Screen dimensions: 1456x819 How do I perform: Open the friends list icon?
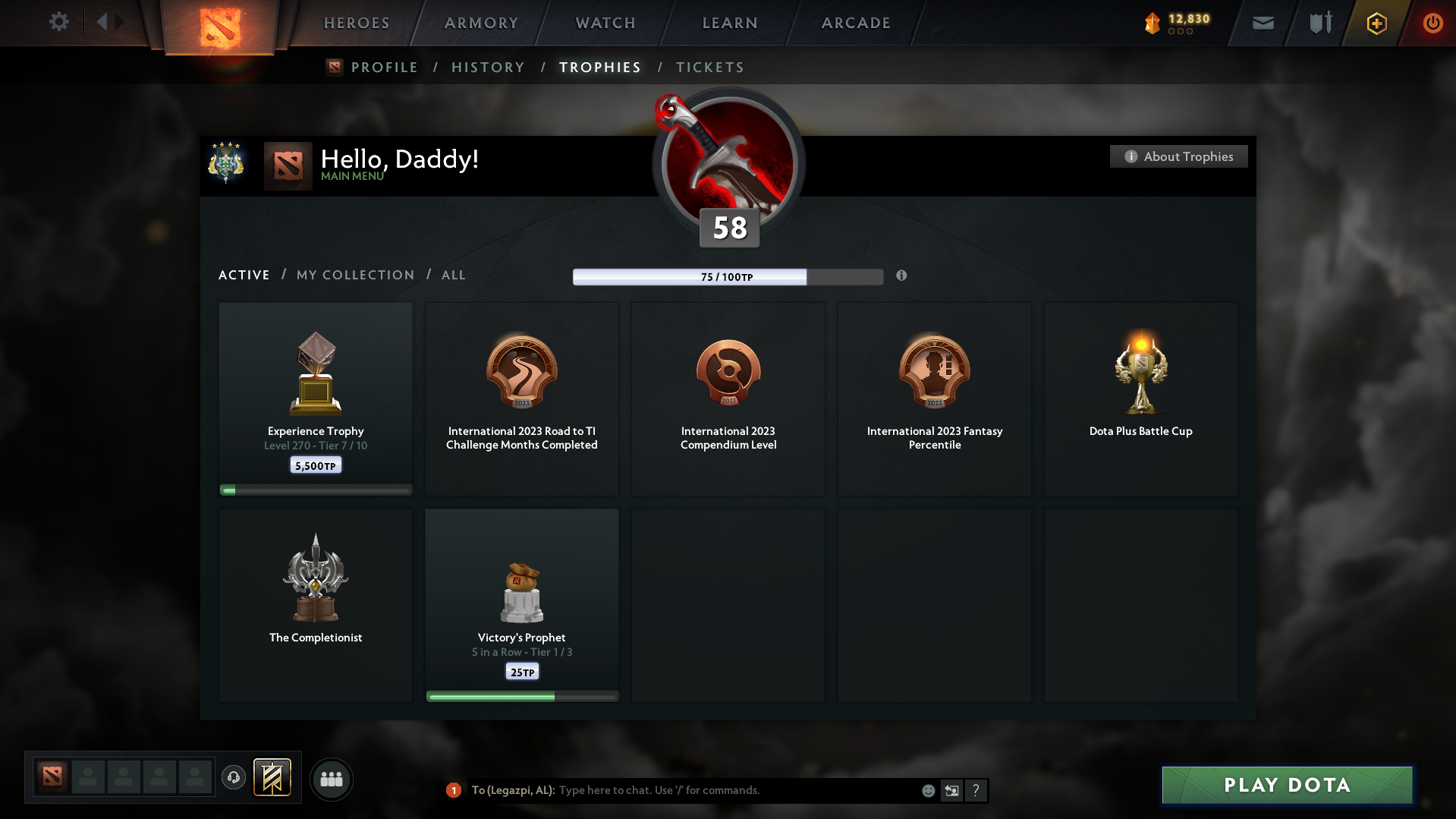tap(331, 779)
